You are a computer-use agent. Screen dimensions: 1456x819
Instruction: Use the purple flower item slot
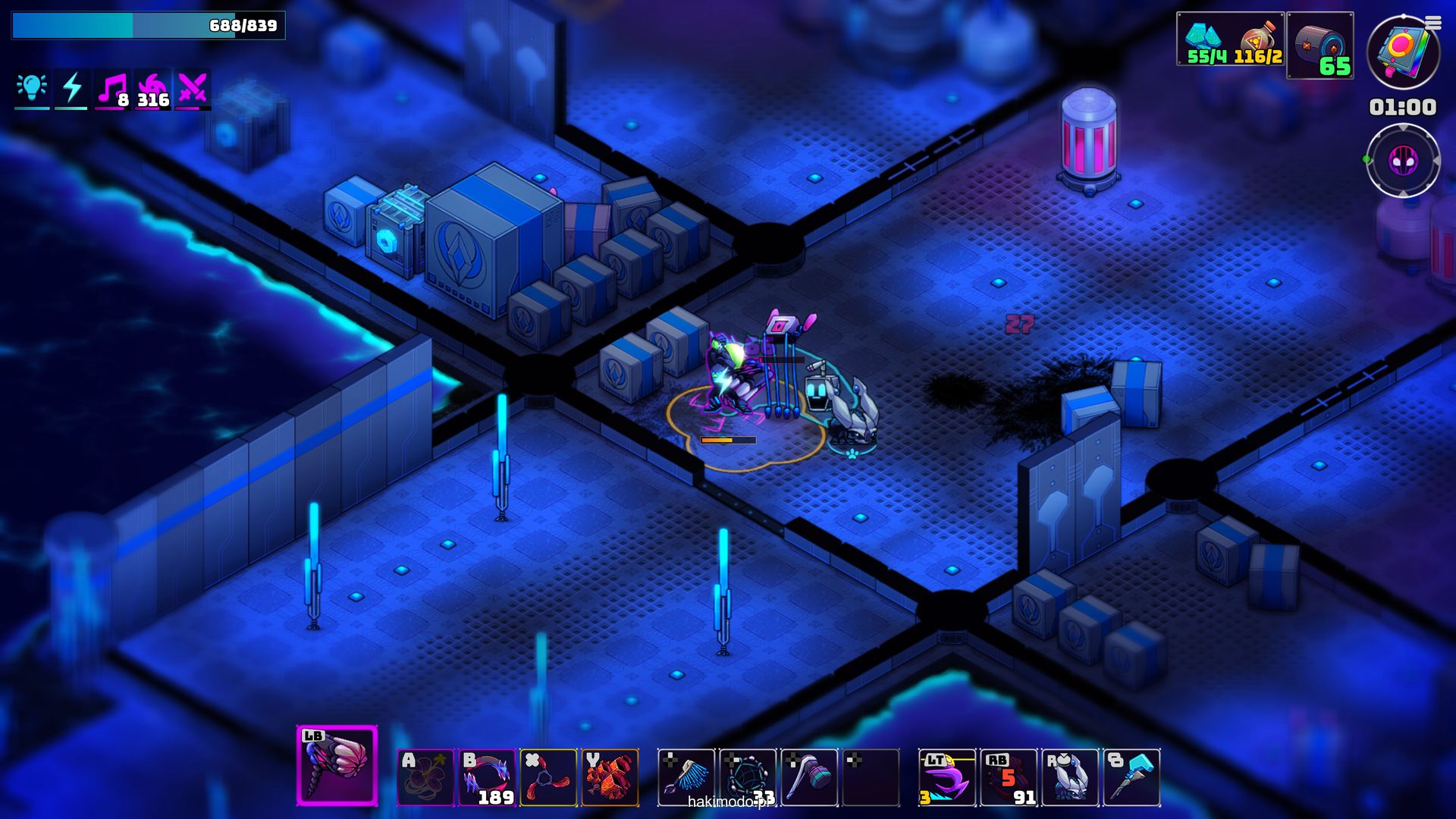coord(425,777)
